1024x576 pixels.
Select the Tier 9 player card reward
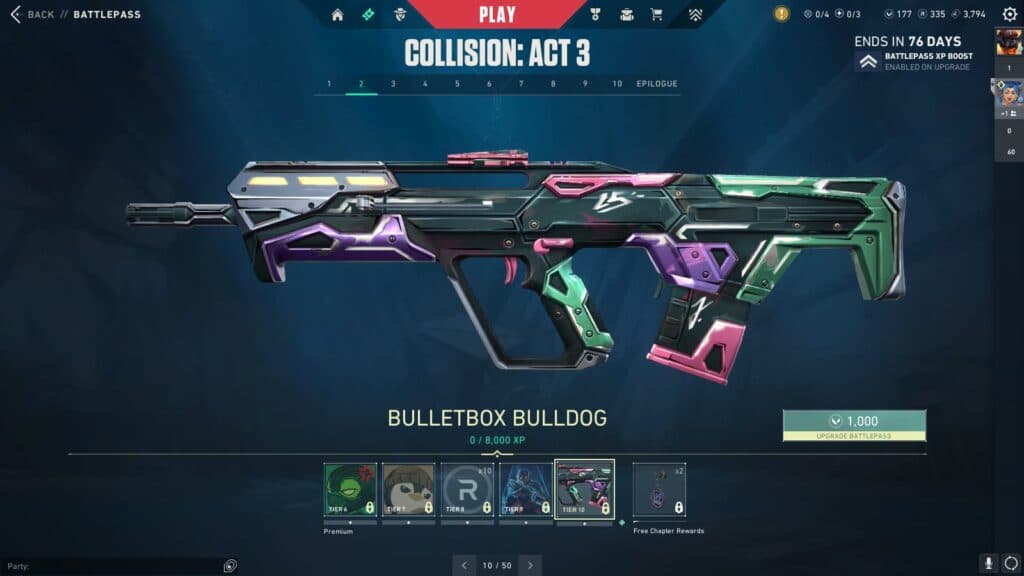point(525,489)
